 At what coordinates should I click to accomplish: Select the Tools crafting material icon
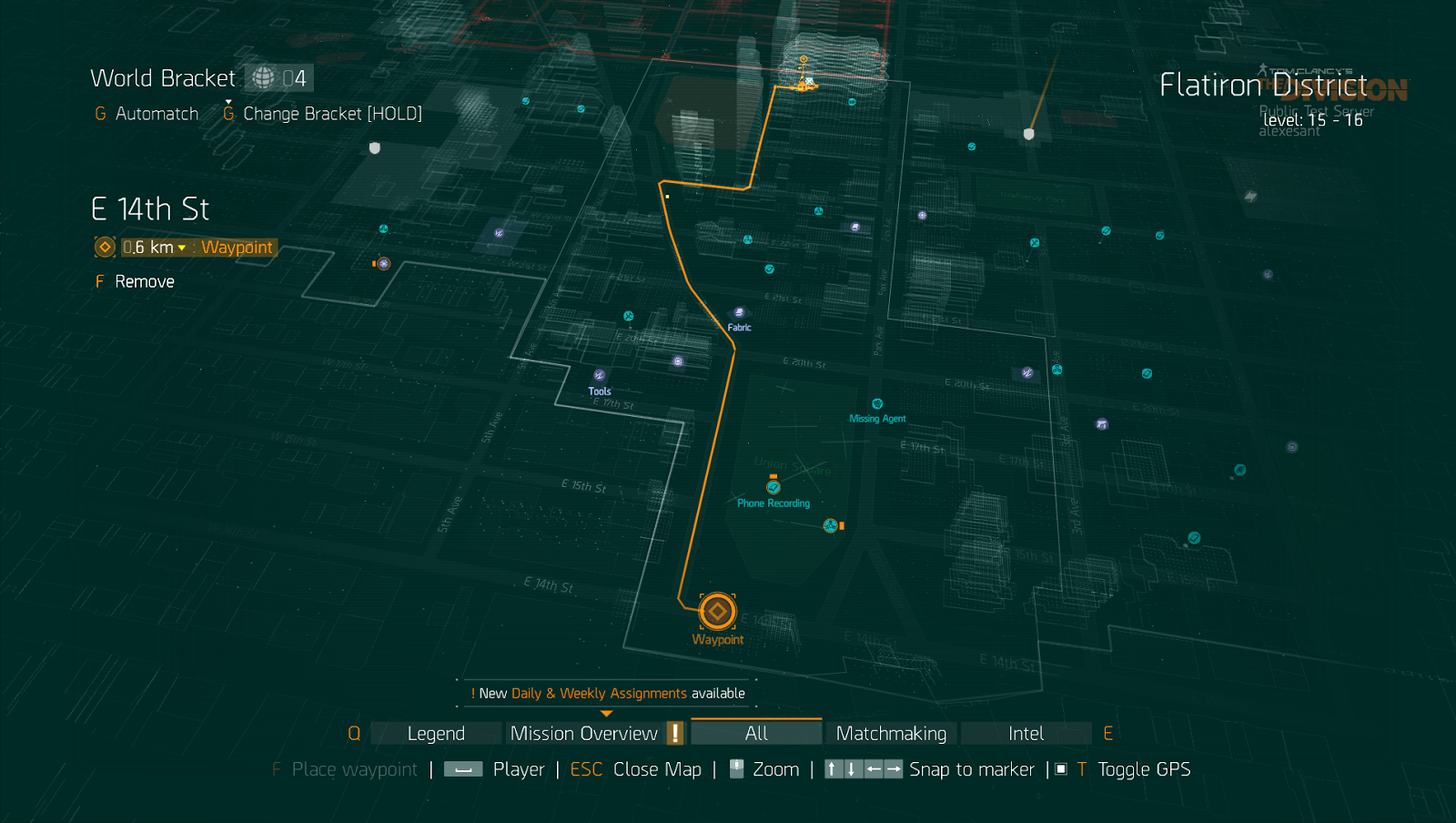(599, 375)
